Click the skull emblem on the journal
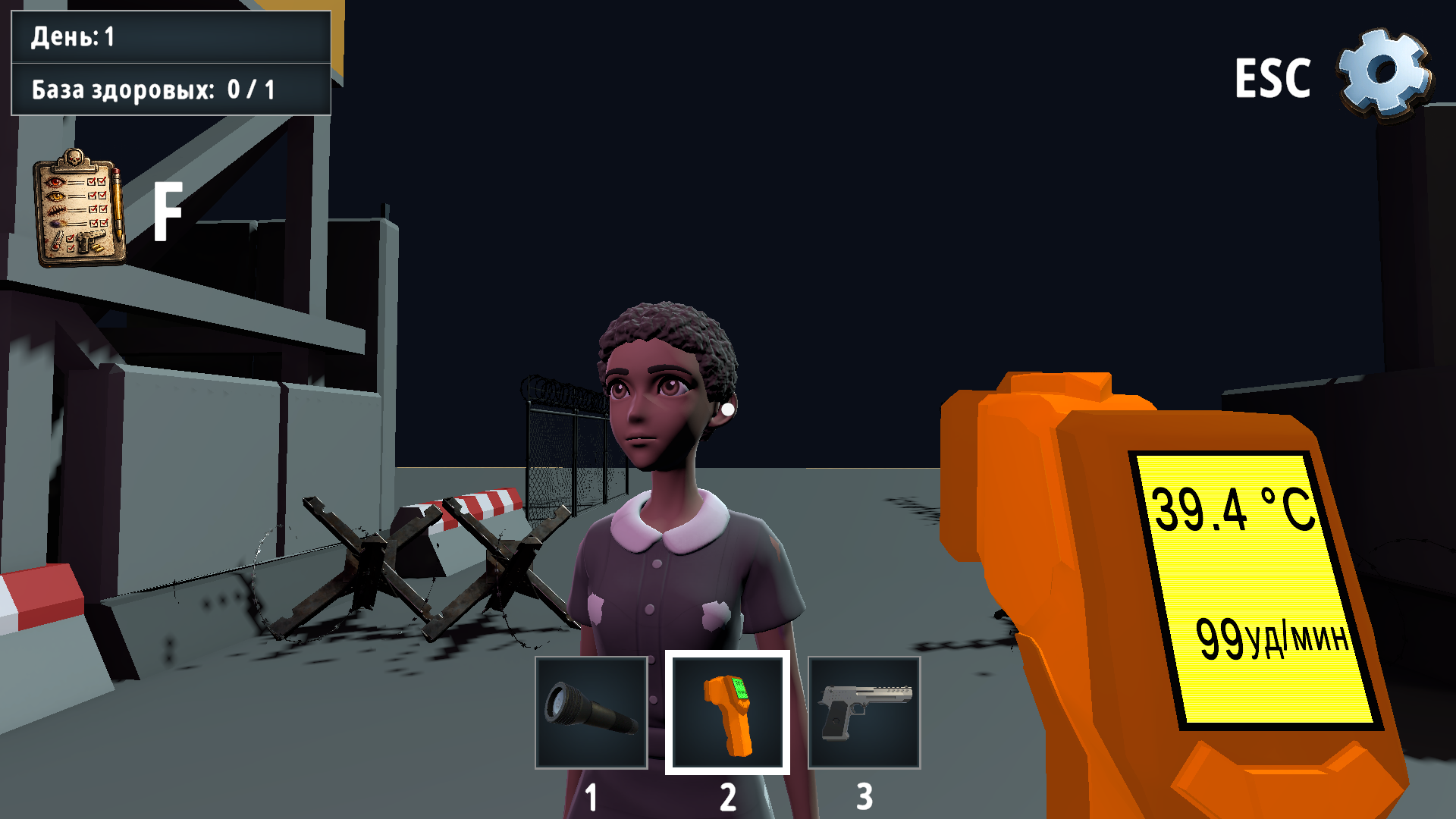The image size is (1456, 819). 73,157
